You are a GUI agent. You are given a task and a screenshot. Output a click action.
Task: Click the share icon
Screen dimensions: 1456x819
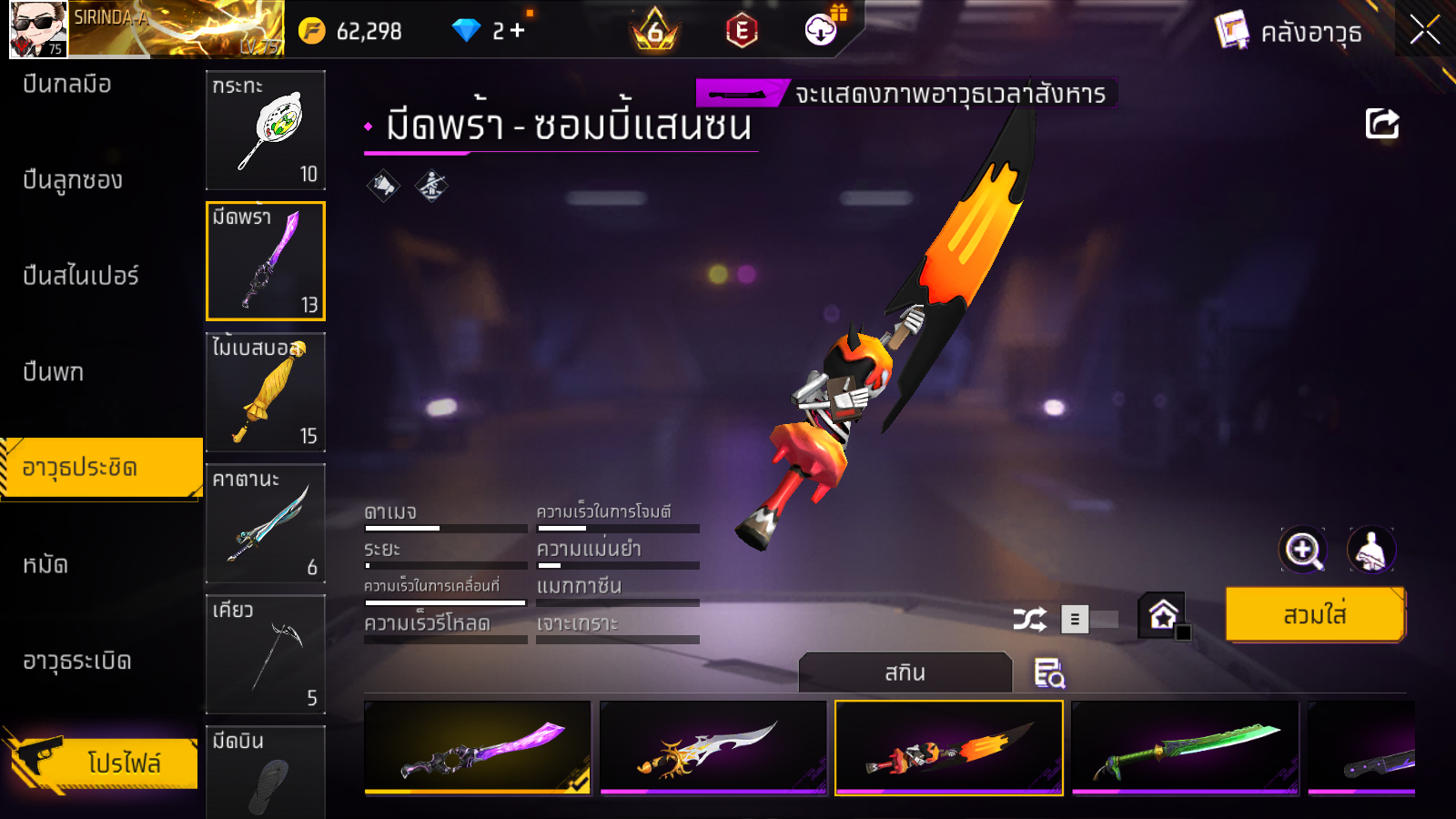pyautogui.click(x=1381, y=124)
